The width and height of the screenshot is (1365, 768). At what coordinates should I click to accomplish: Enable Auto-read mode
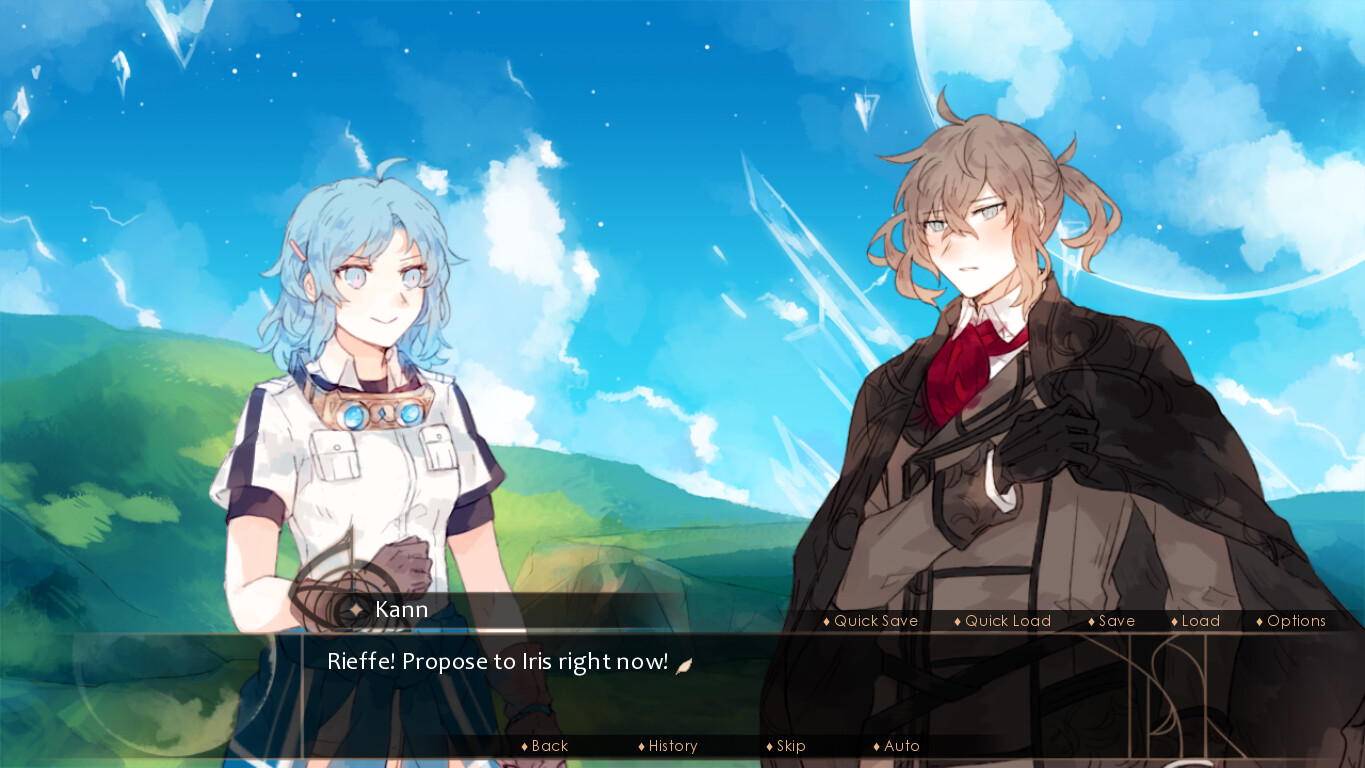(x=900, y=745)
